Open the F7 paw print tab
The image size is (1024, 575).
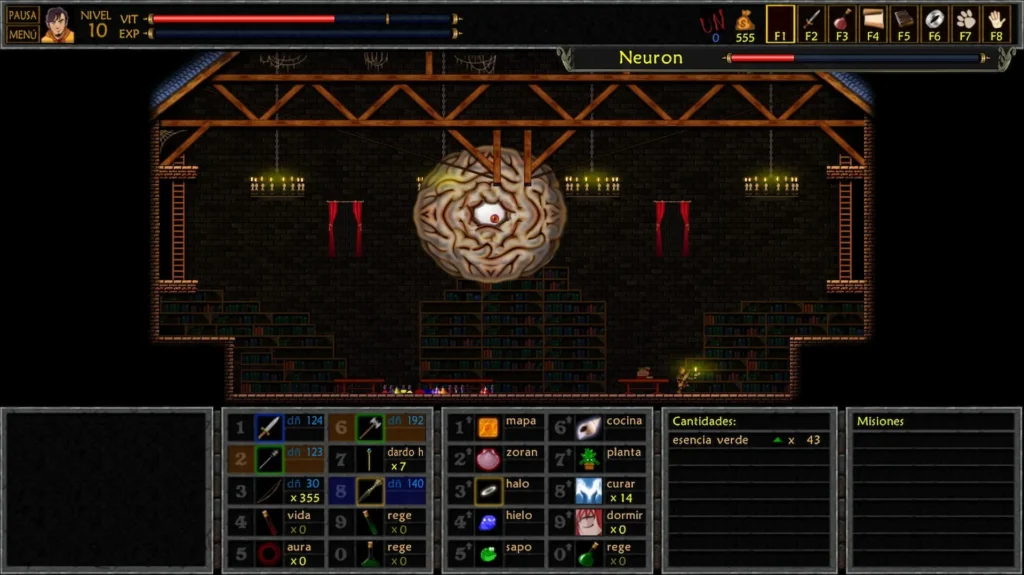tap(965, 24)
